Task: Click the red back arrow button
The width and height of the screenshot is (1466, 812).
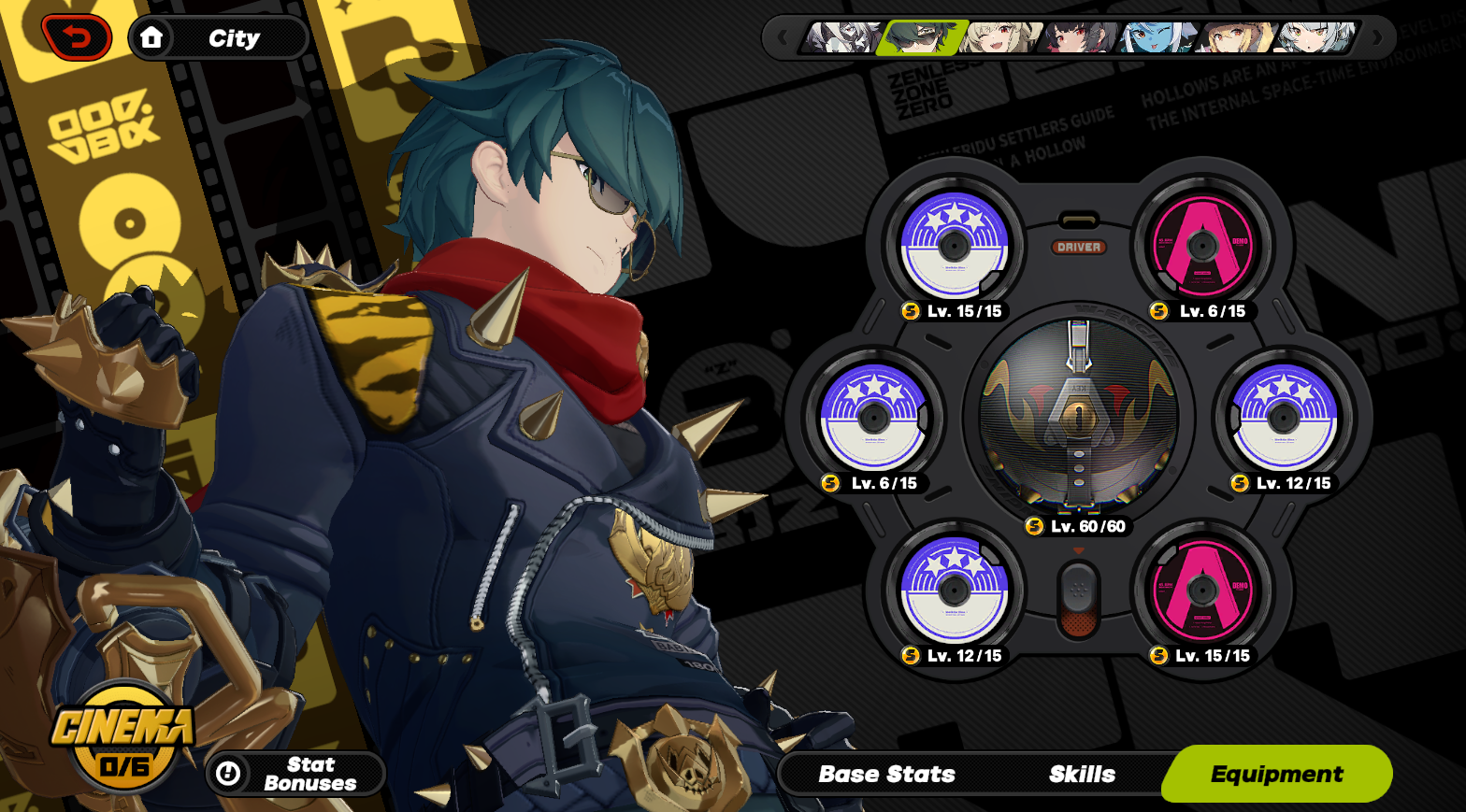Action: pyautogui.click(x=77, y=38)
